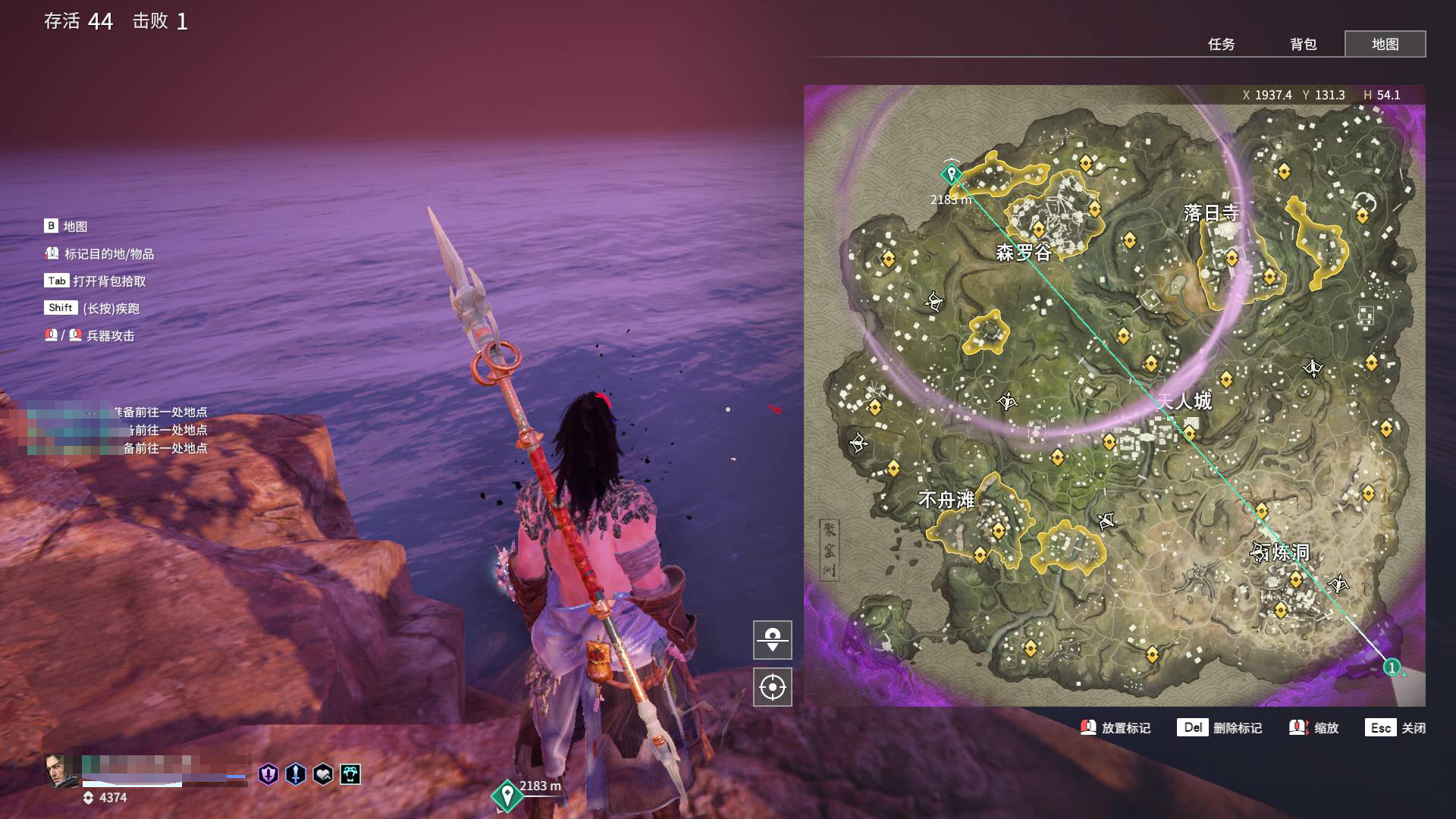Click the crosshair locate-player button
Image resolution: width=1456 pixels, height=819 pixels.
tap(772, 687)
